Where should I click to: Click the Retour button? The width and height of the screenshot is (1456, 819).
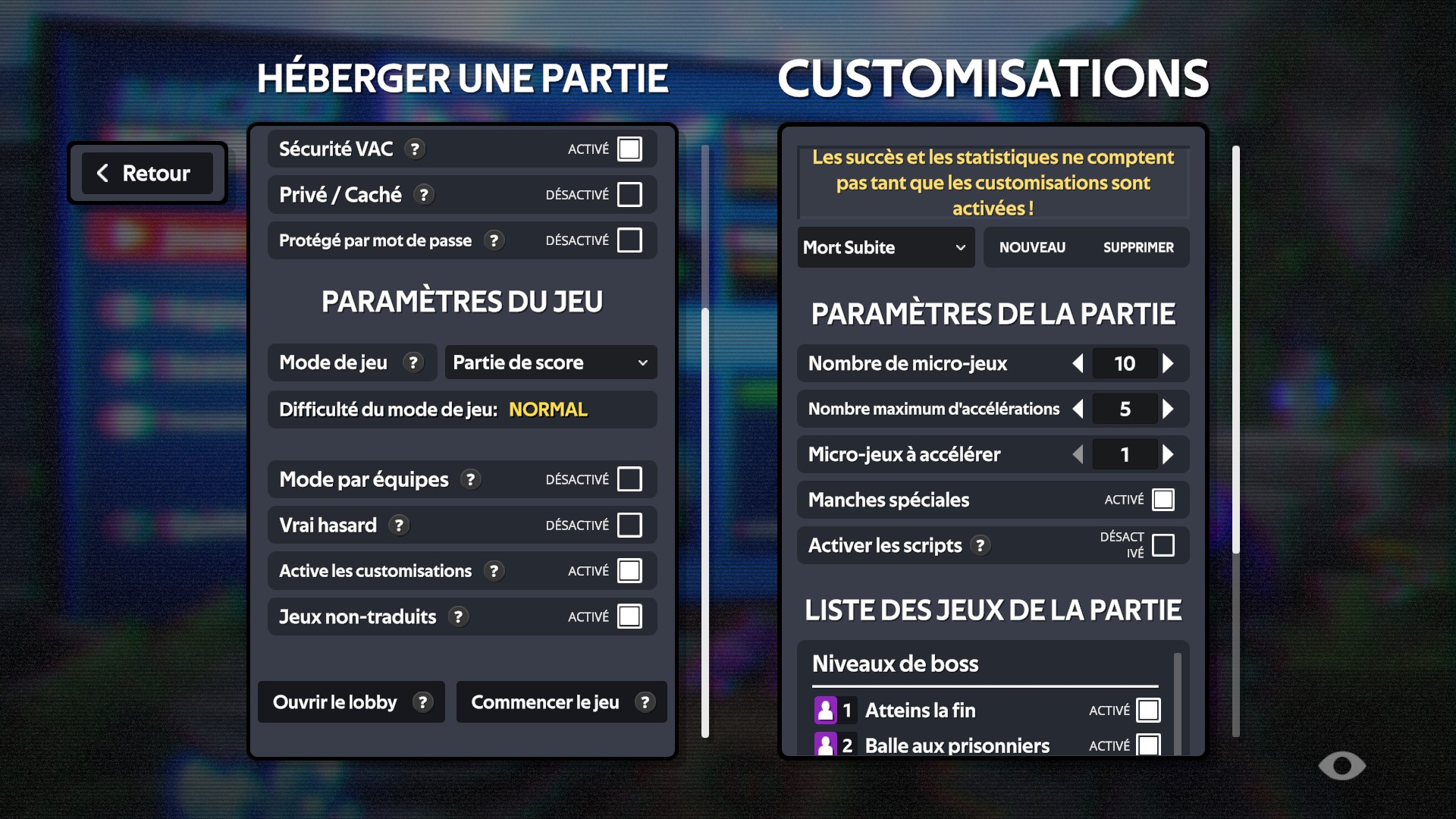tap(146, 173)
